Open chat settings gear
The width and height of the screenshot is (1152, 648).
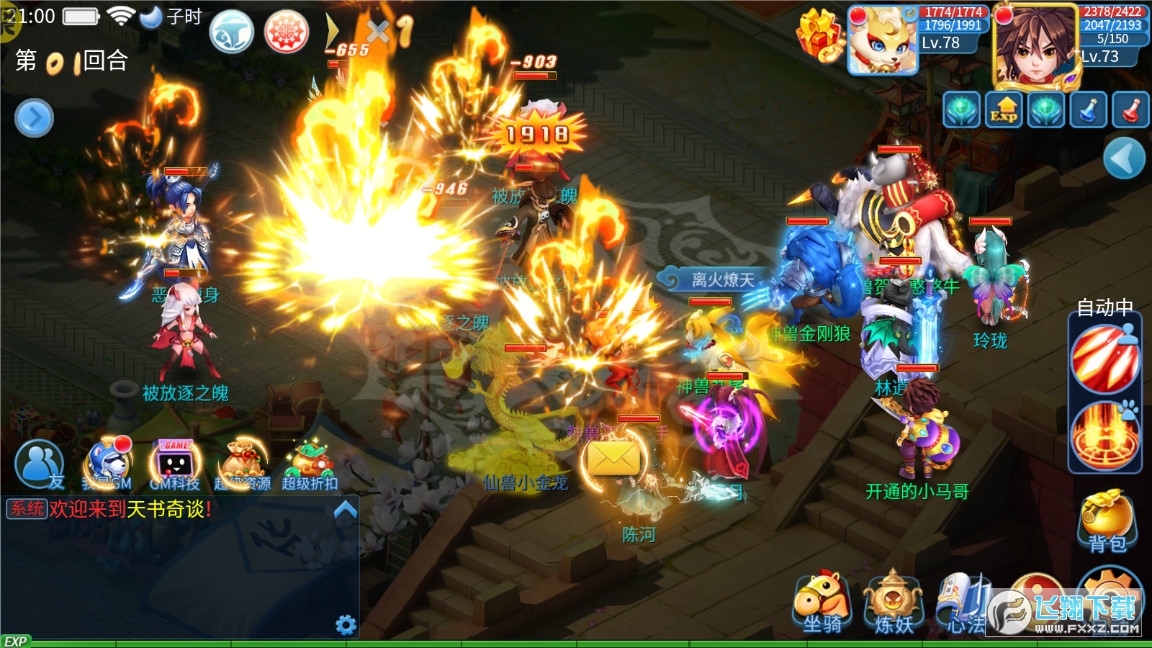[346, 625]
